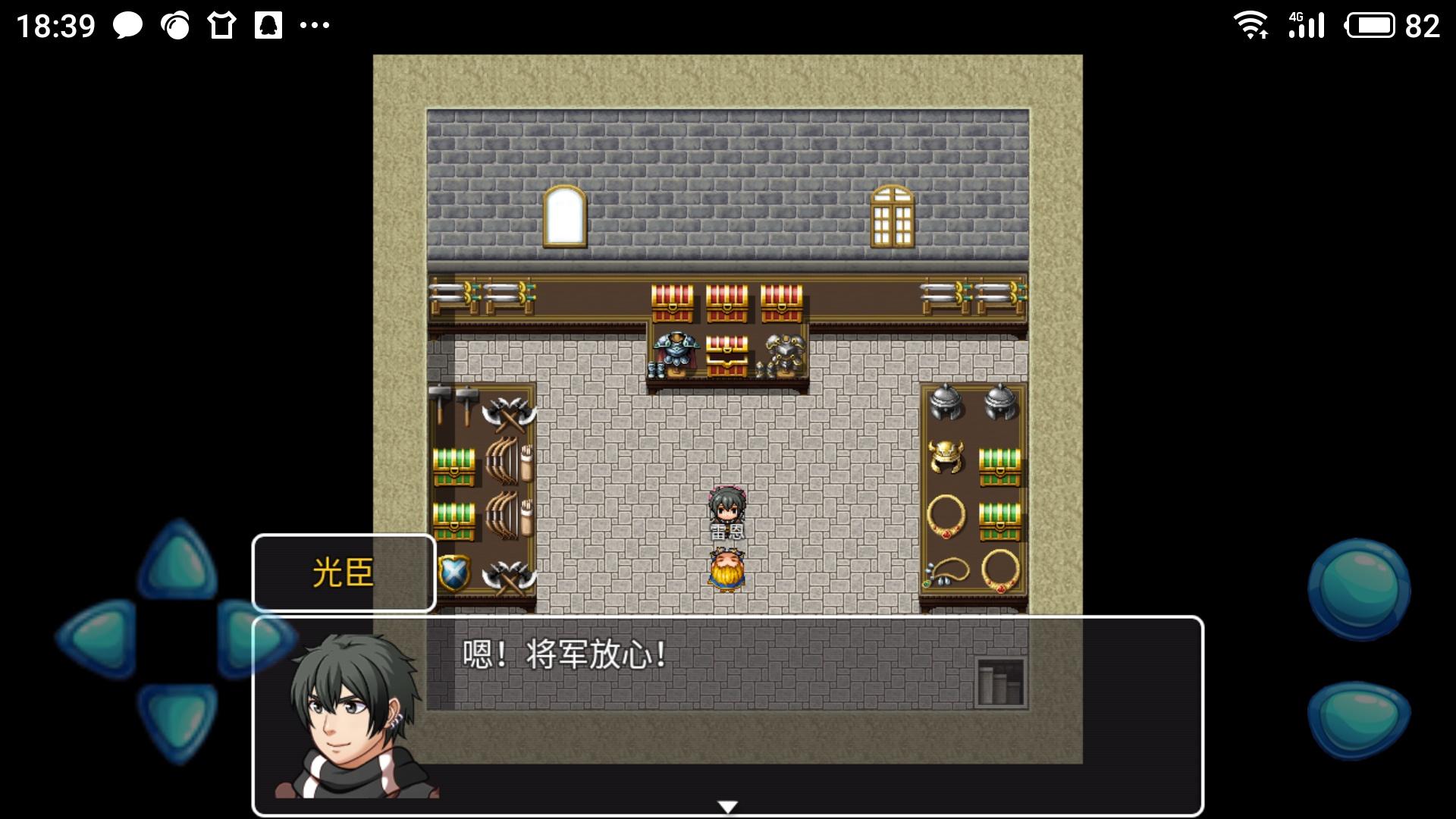Image resolution: width=1456 pixels, height=819 pixels.
Task: Tap the up arrow on the D-pad
Action: point(177,561)
